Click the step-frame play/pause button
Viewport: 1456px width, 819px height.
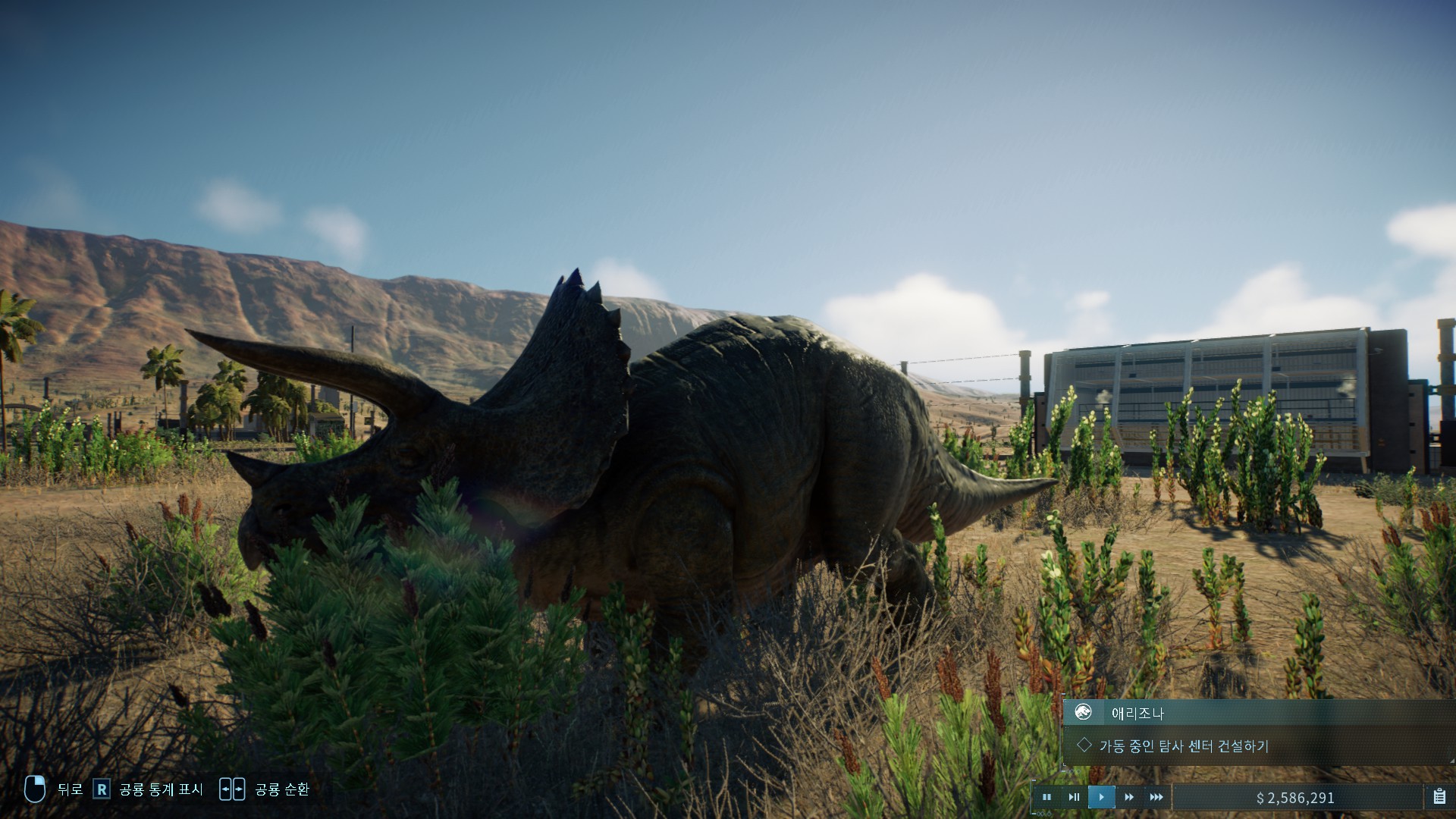point(1074,797)
